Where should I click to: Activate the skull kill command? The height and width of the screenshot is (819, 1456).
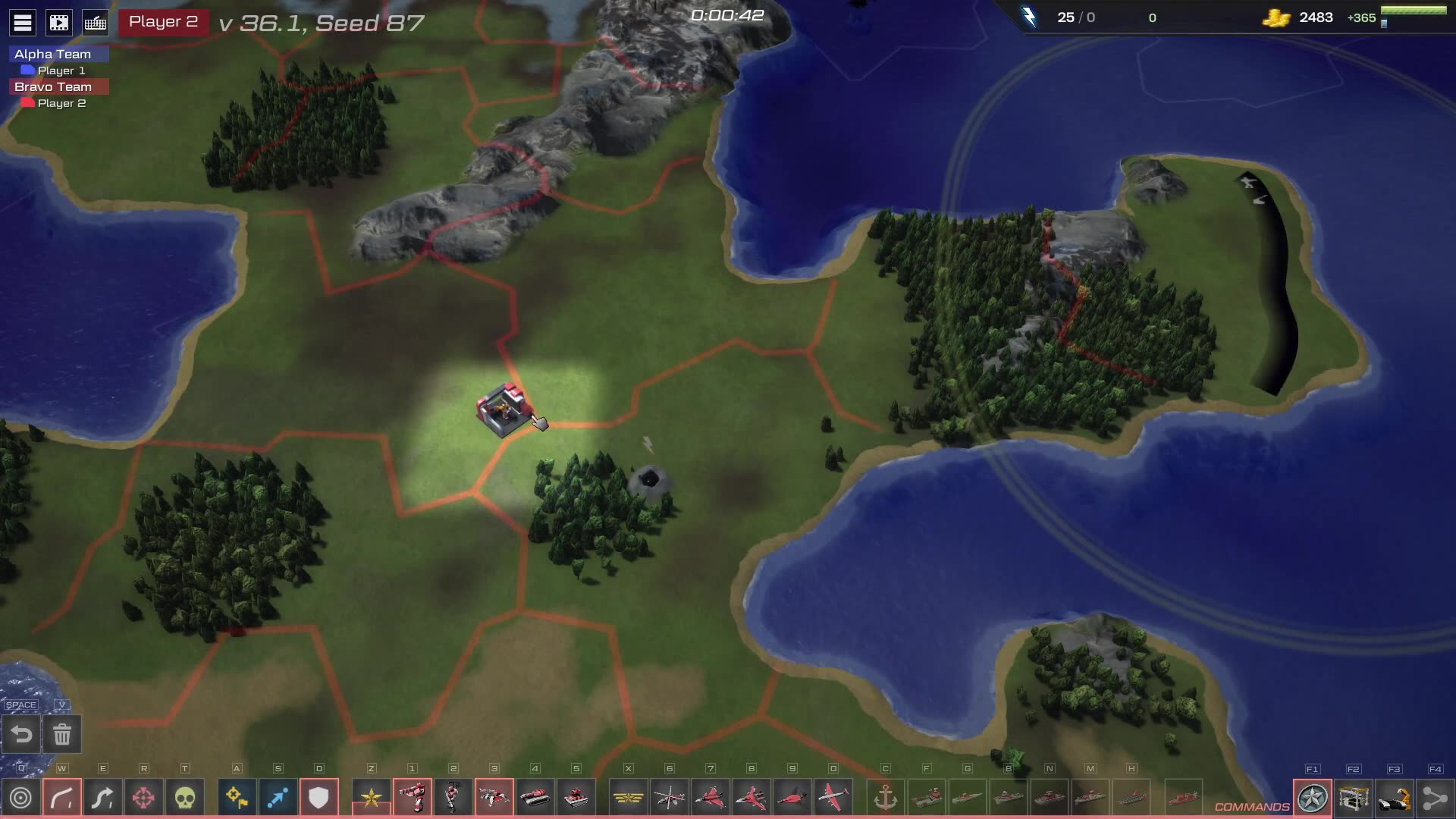pos(185,798)
